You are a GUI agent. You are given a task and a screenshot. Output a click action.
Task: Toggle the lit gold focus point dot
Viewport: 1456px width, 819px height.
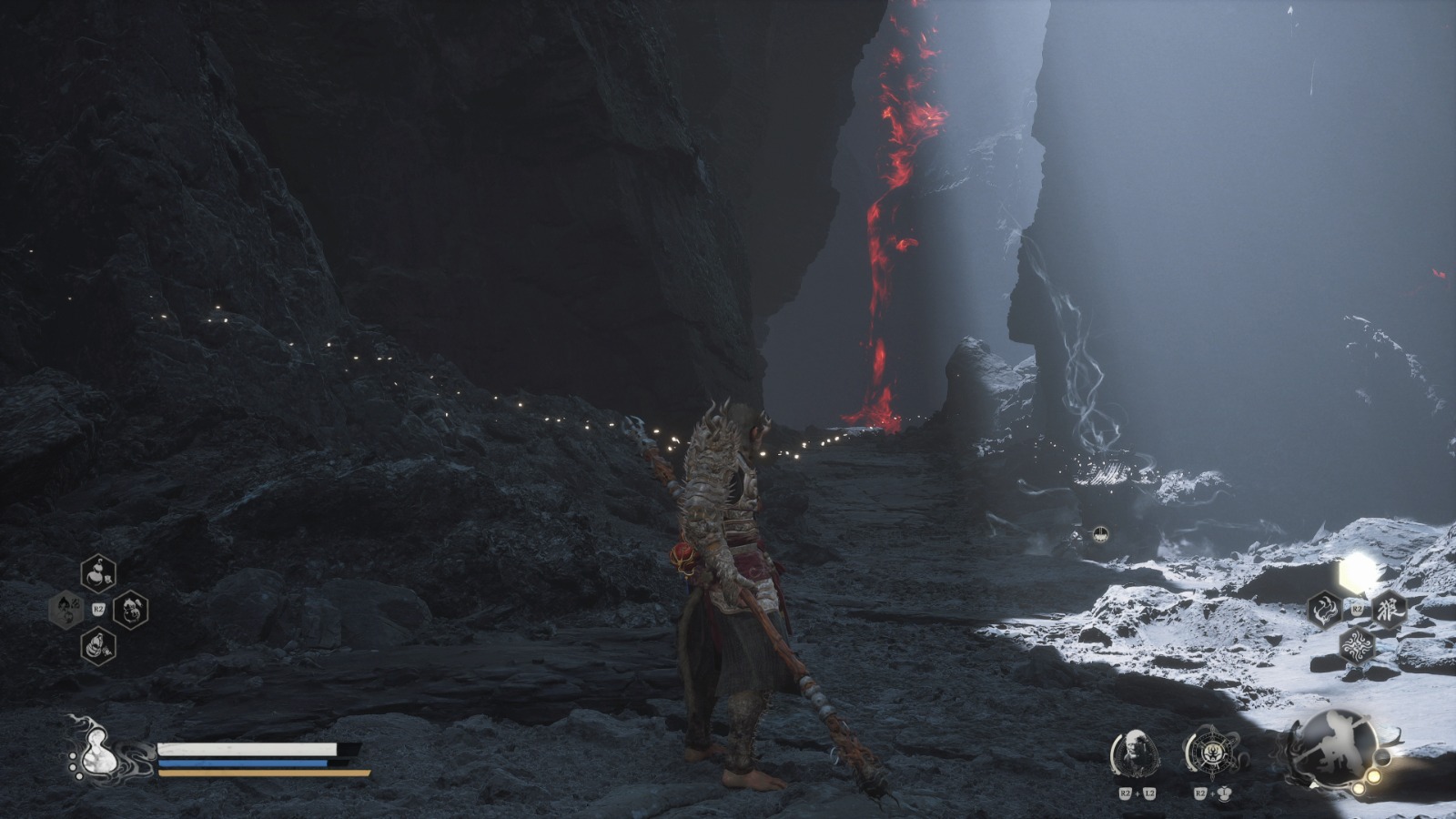tap(1374, 777)
